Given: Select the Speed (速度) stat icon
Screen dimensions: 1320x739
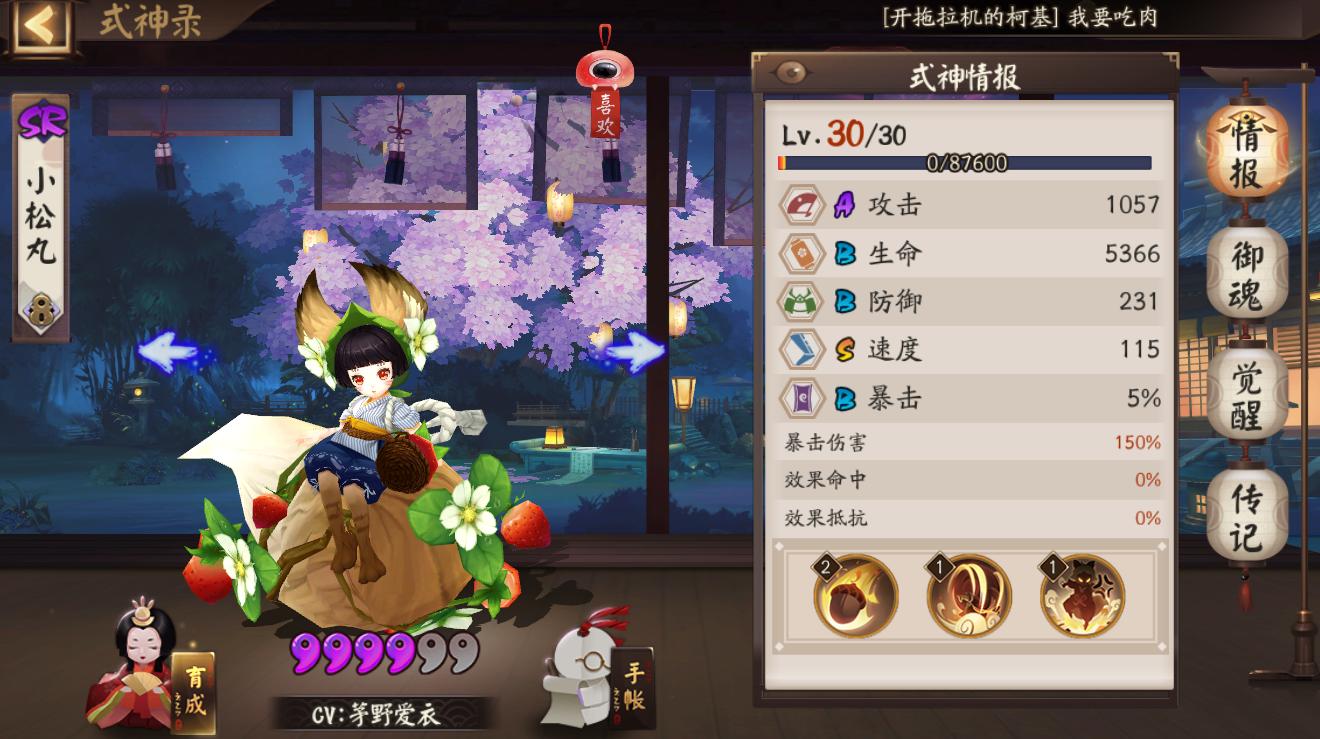Looking at the screenshot, I should tap(800, 349).
